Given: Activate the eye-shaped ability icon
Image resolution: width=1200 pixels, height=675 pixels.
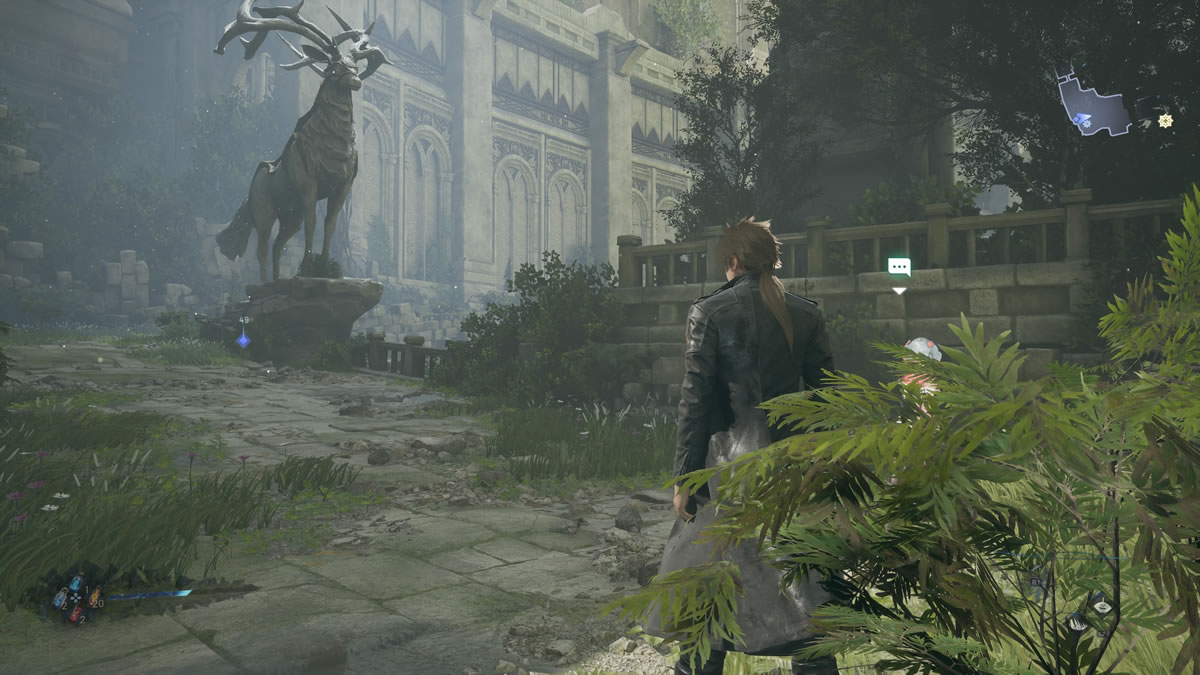Looking at the screenshot, I should tap(1101, 606).
